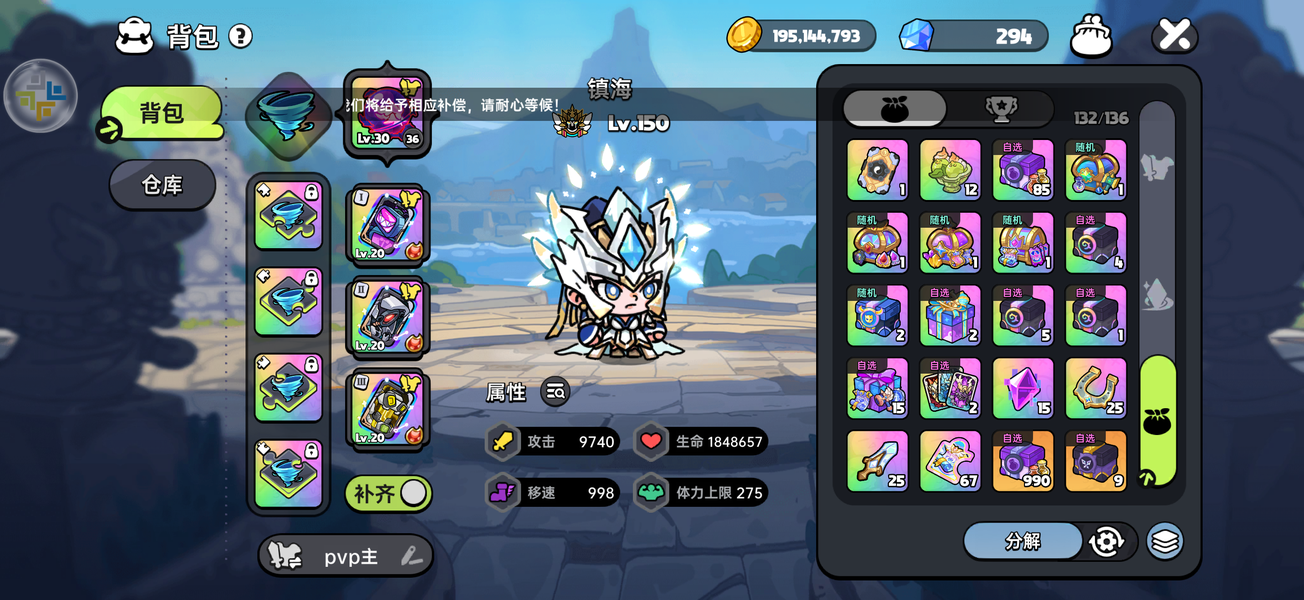
Task: Select the purple crystal item slot
Action: point(1023,388)
